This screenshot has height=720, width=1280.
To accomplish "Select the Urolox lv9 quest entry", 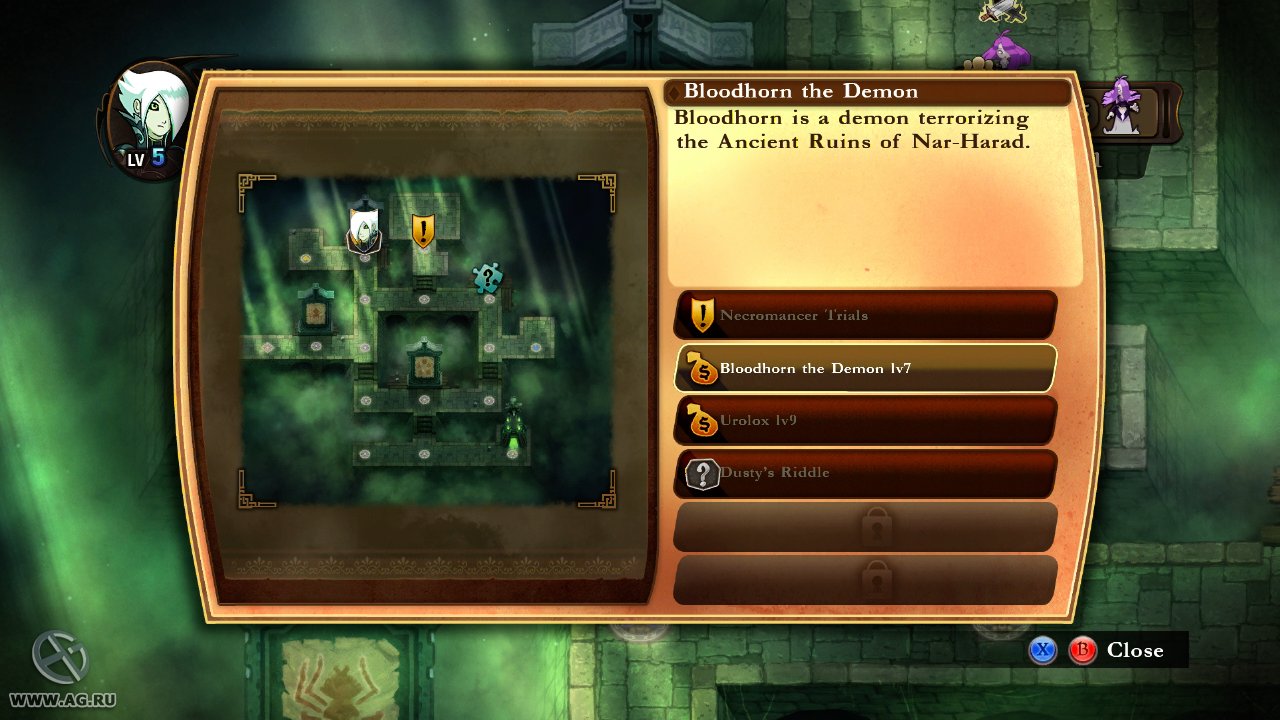I will click(x=865, y=420).
